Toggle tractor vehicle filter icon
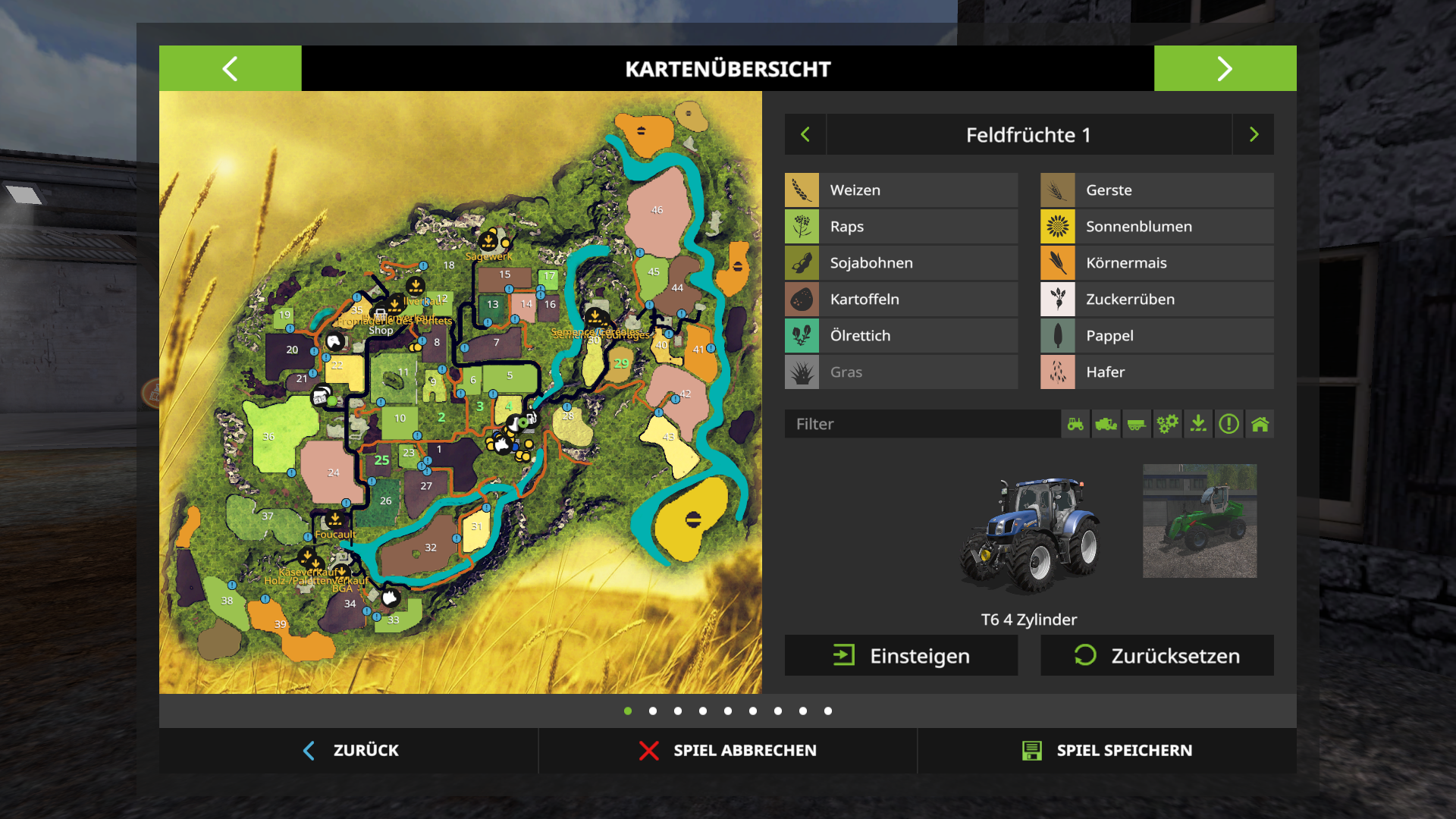The image size is (1456, 819). [x=1075, y=424]
